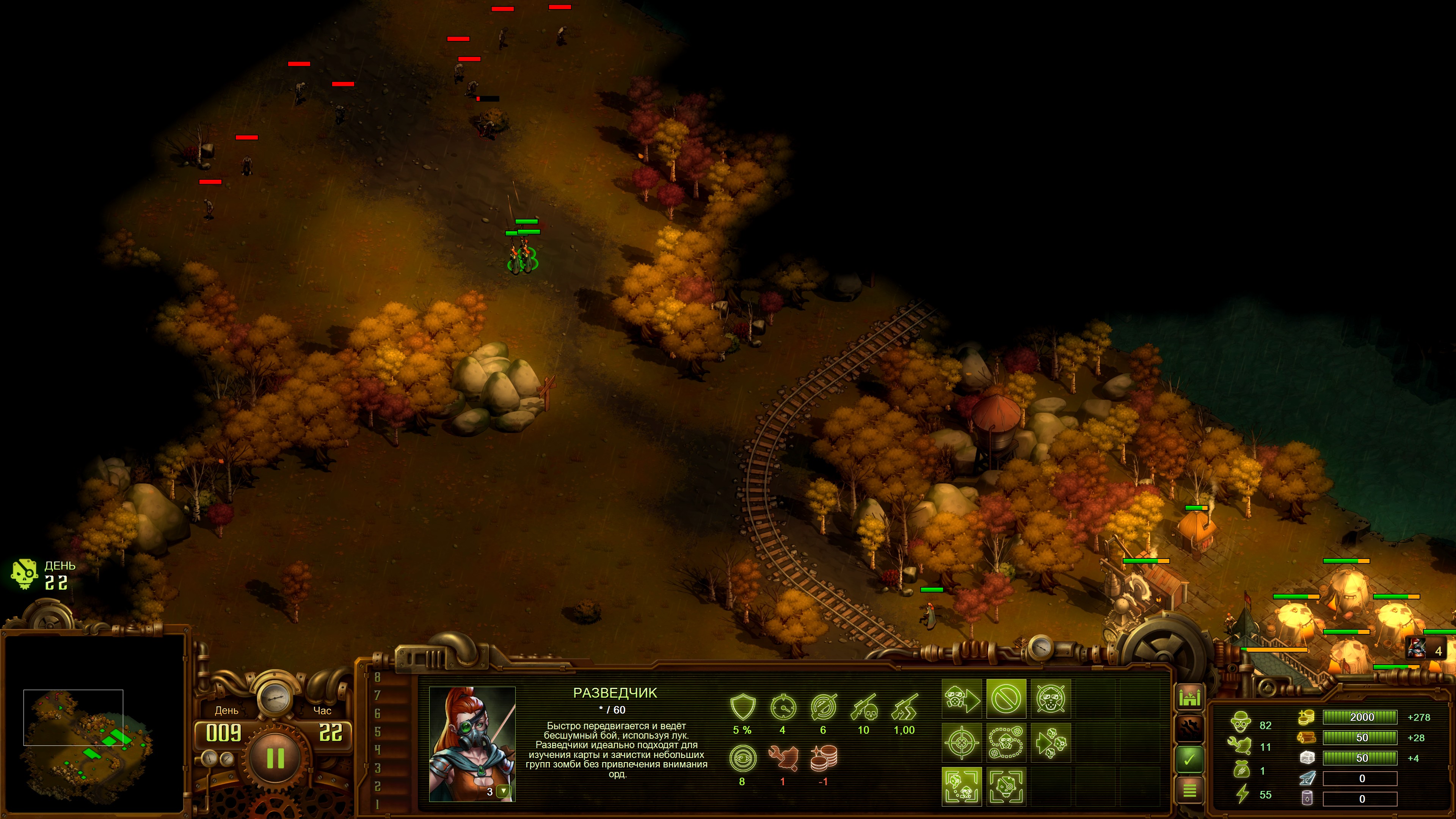Switch to the target-single-zombie mode icon
1456x819 pixels.
[x=1006, y=786]
